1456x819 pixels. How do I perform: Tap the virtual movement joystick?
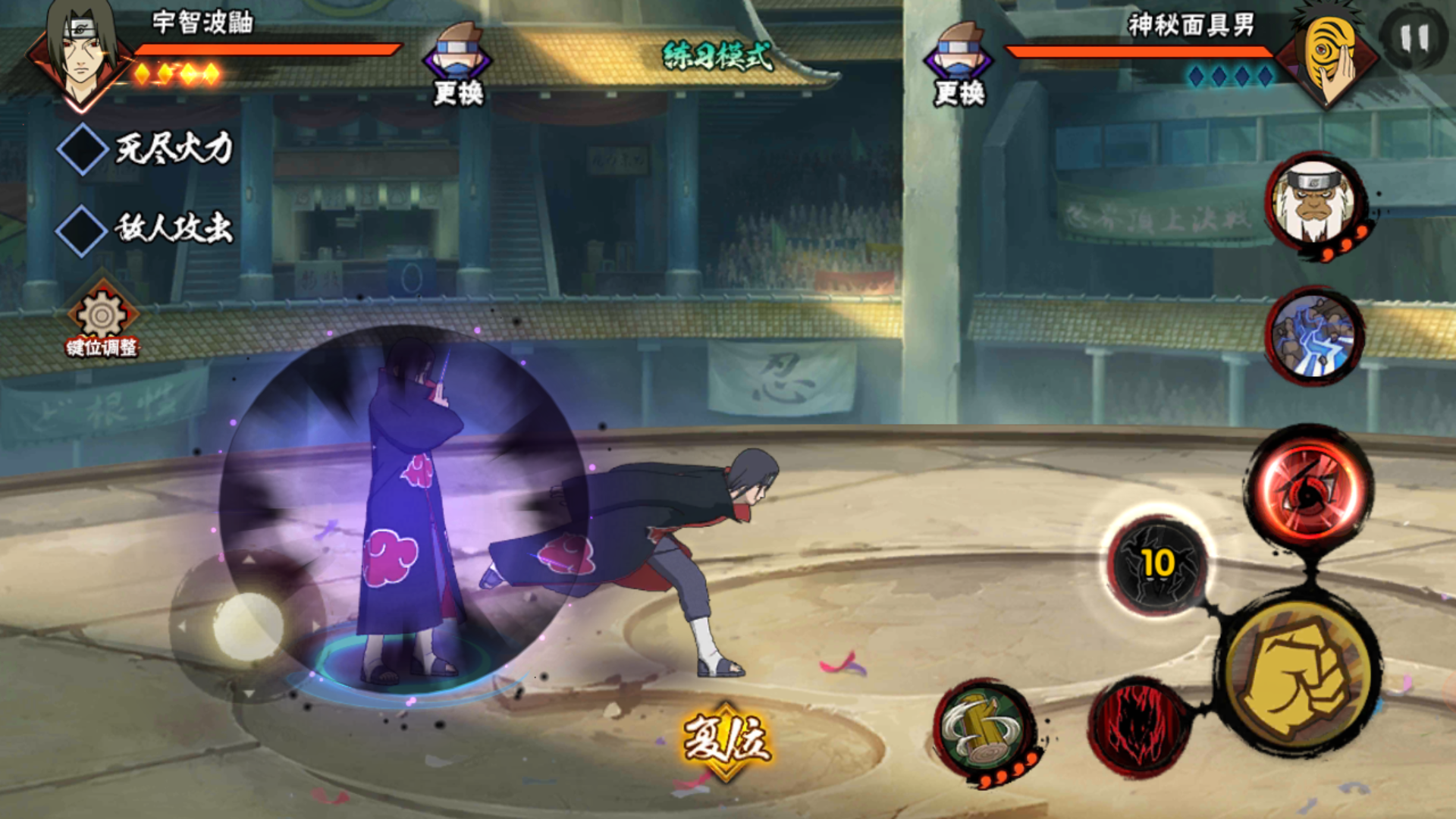click(248, 626)
